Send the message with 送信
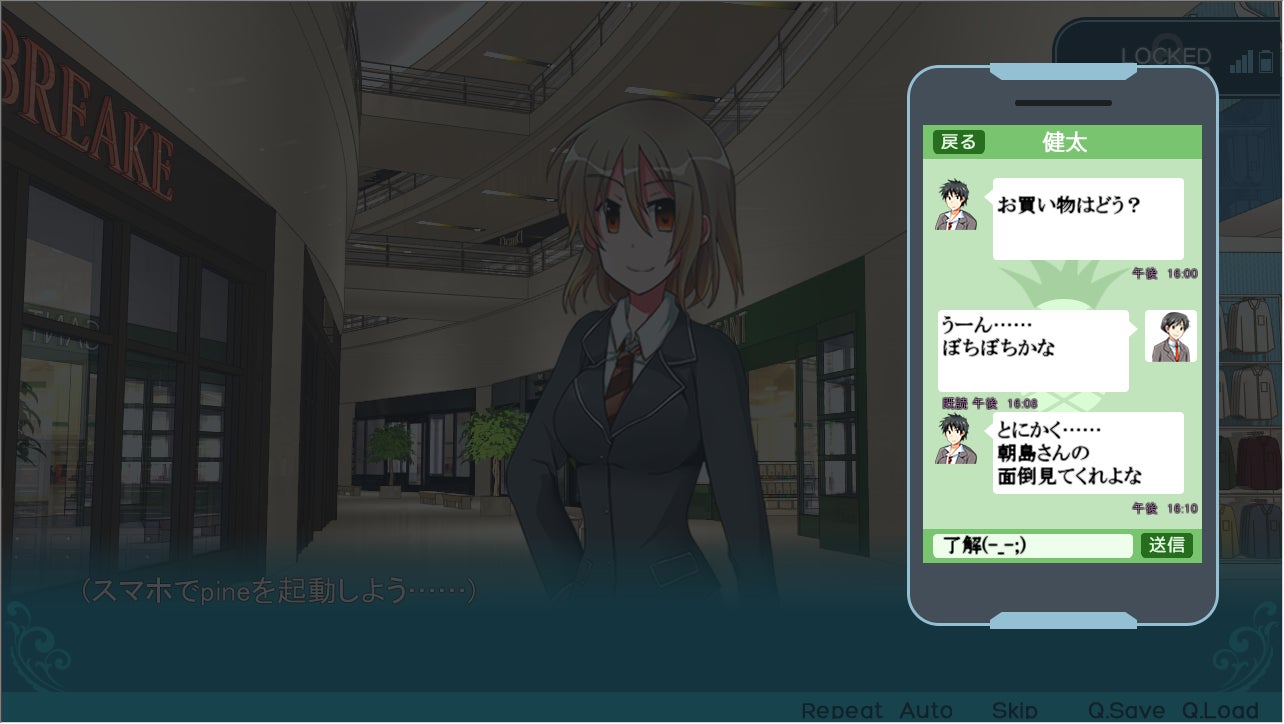Screen dimensions: 1284x724 1166,545
